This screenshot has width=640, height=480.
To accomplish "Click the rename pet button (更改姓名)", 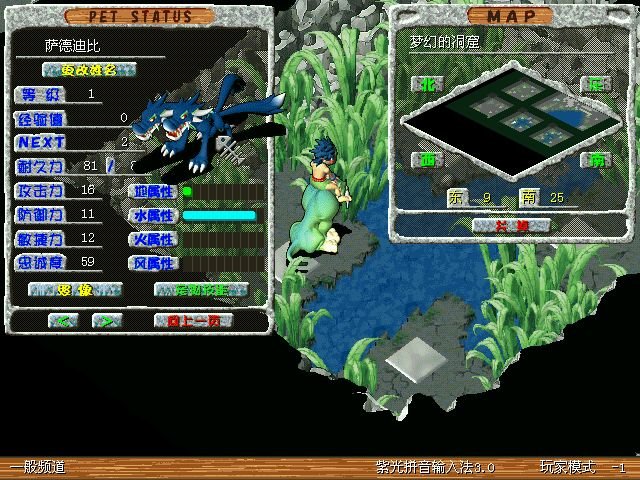I will (x=89, y=69).
